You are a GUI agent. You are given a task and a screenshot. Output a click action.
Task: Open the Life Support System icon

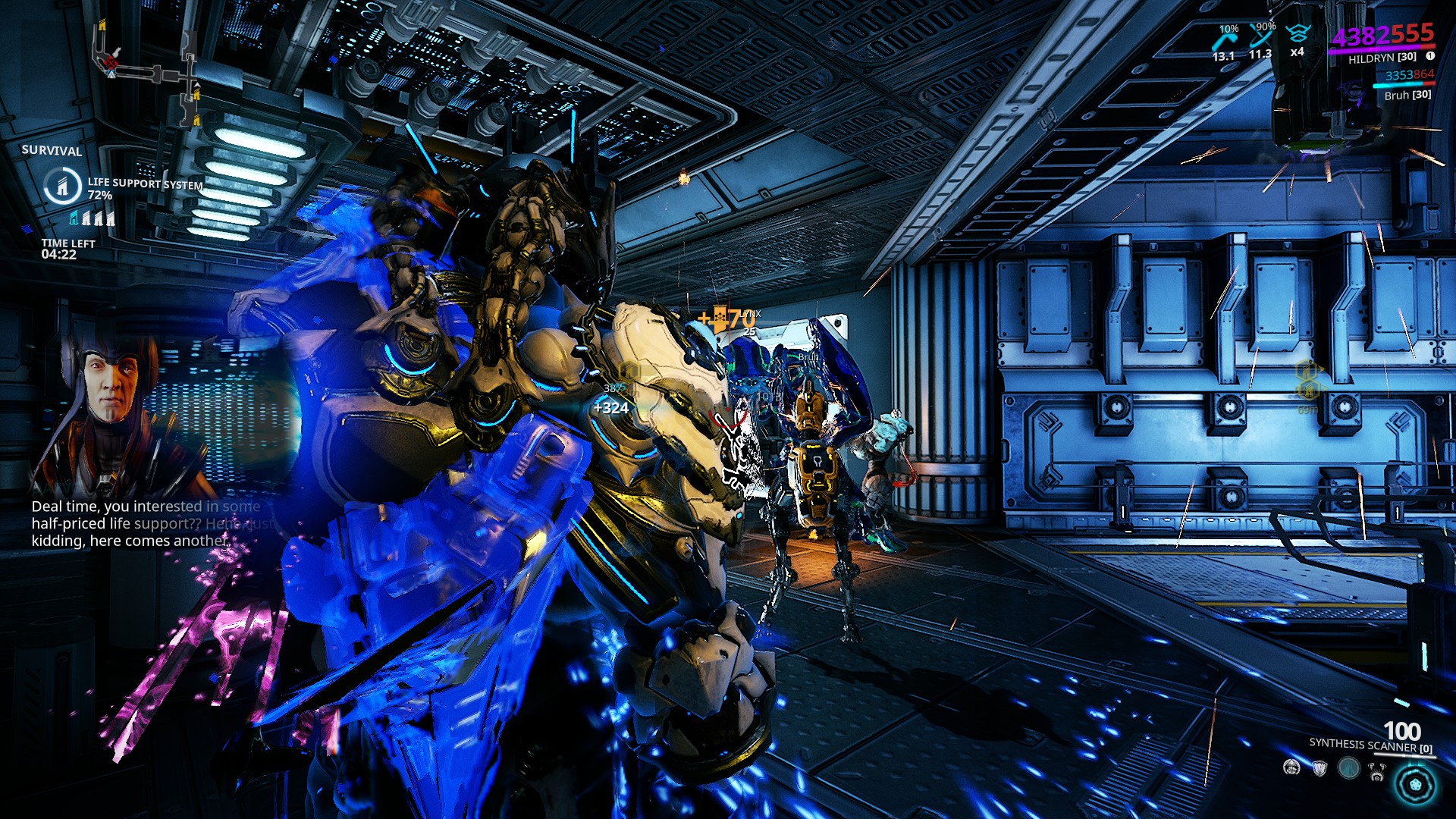64,186
